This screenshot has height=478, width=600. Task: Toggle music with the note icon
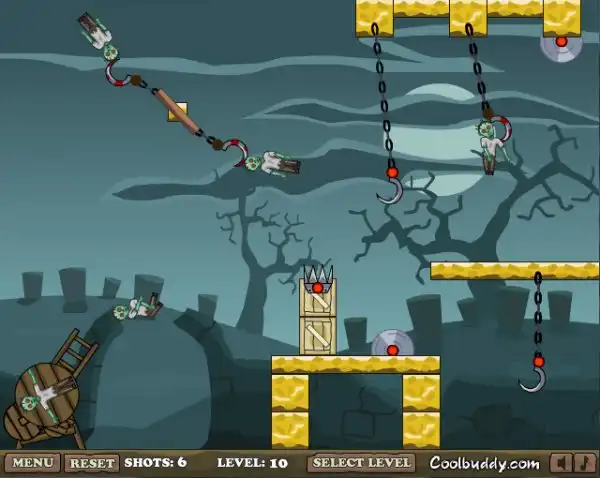pos(583,463)
